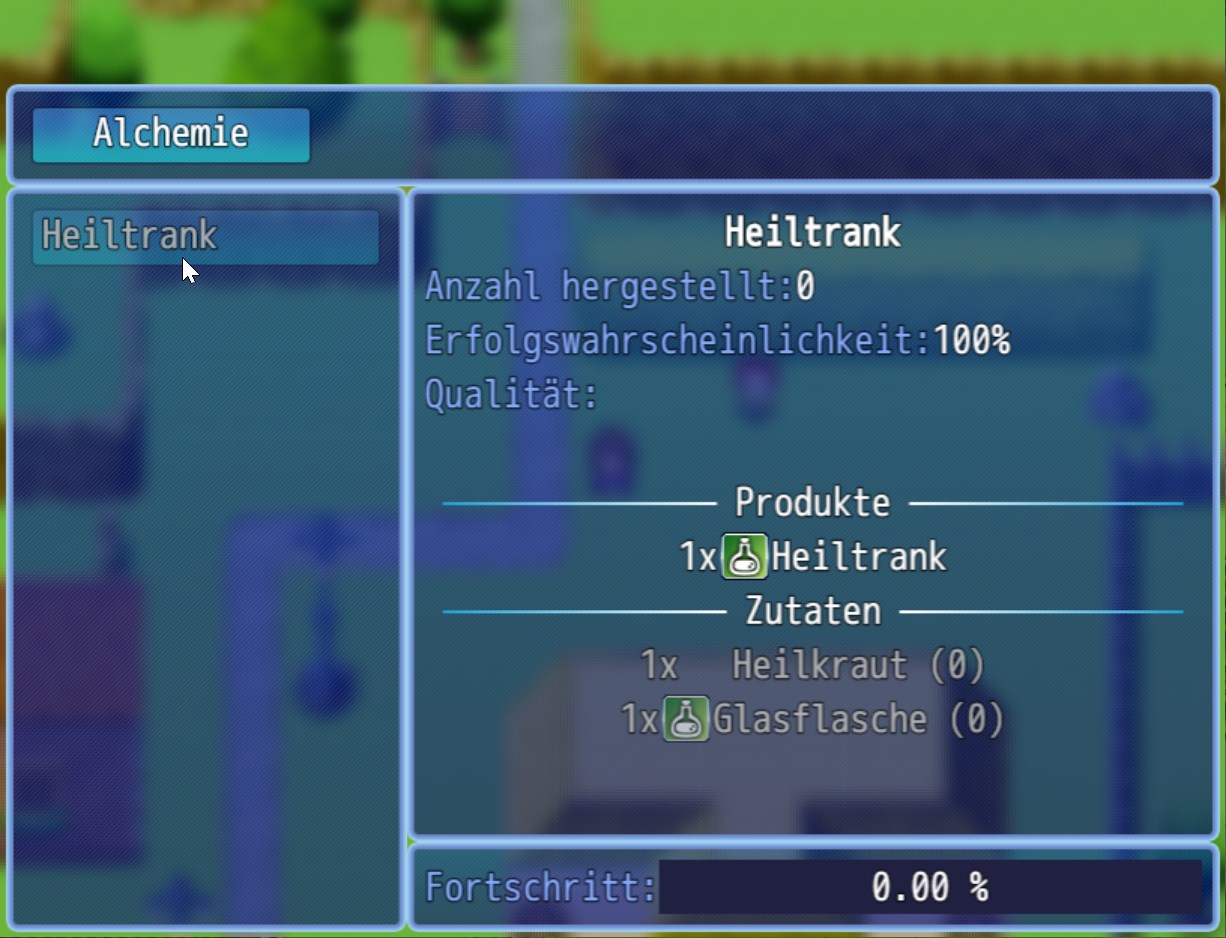Choose the Heiltrank recipe in the list
Screen dimensions: 1226x938
coord(205,237)
